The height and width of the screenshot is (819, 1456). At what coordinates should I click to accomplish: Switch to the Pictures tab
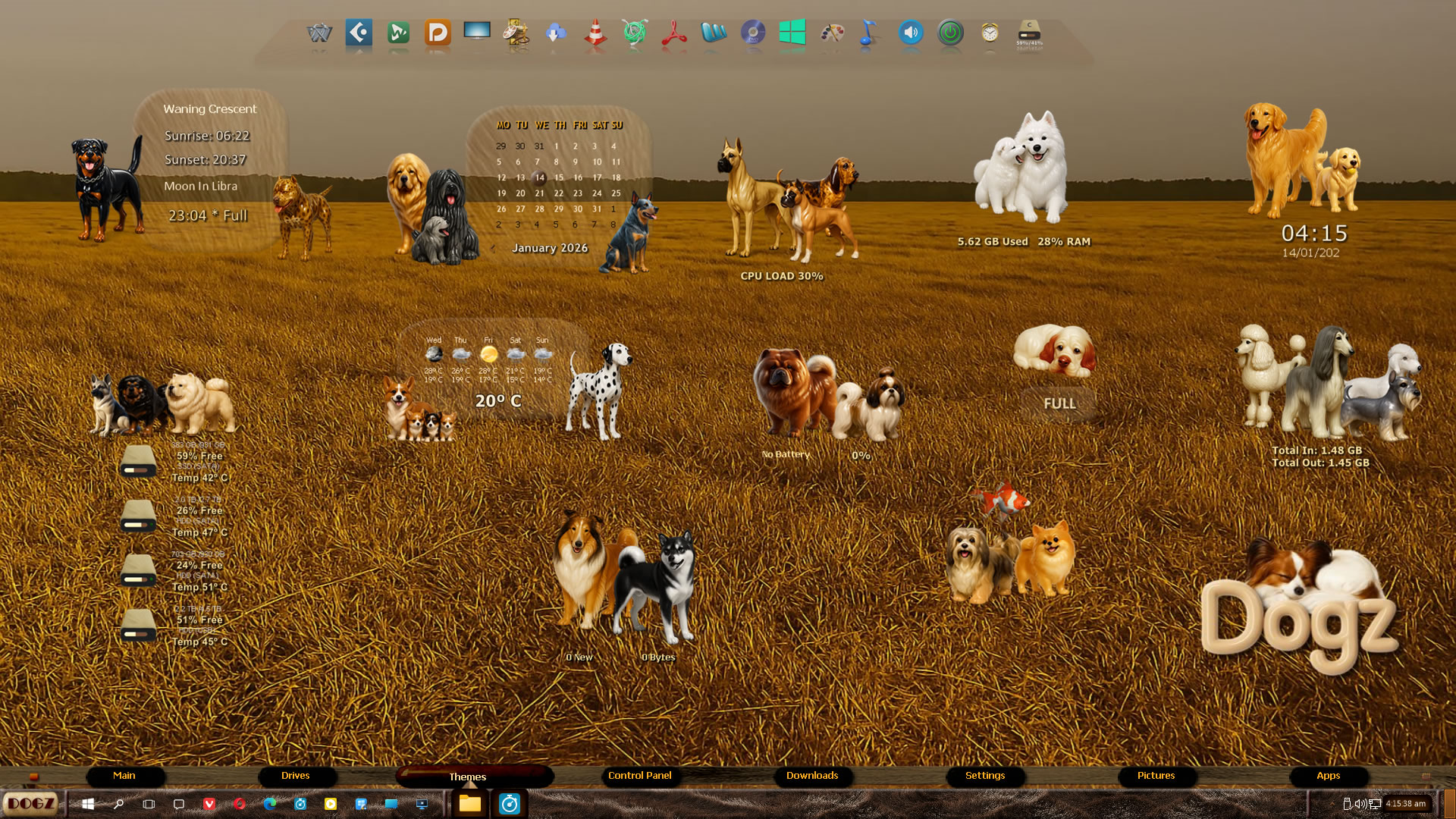[1156, 776]
